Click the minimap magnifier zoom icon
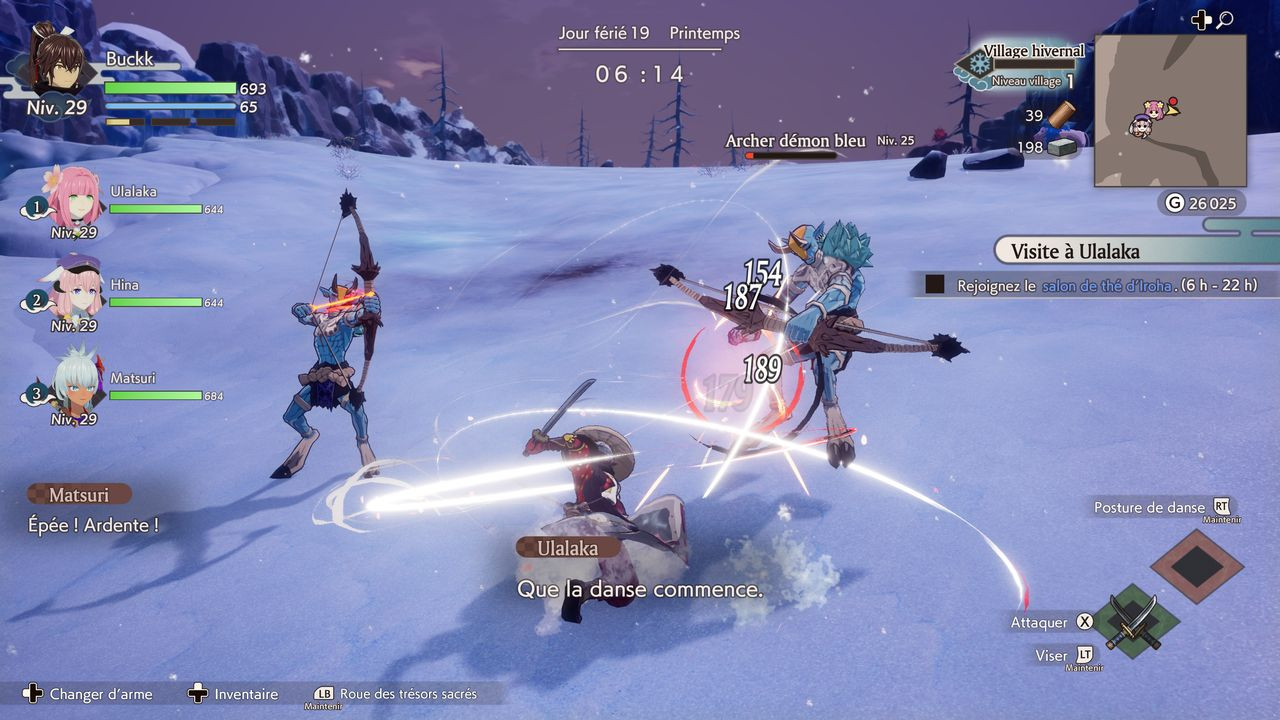The height and width of the screenshot is (720, 1280). [x=1224, y=20]
